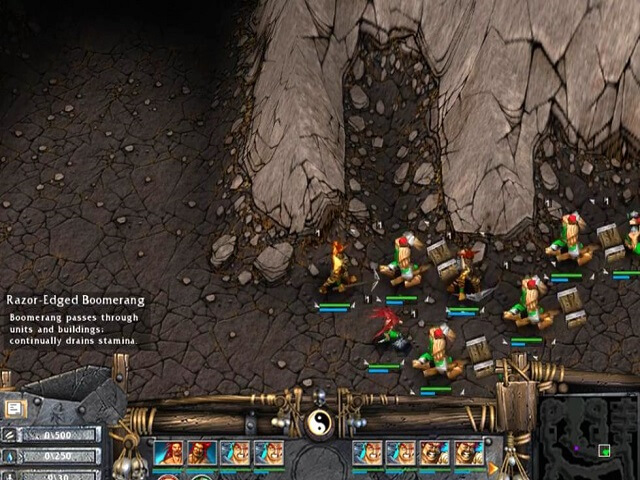Open the game menu scroll button
The height and width of the screenshot is (480, 640).
(16, 408)
